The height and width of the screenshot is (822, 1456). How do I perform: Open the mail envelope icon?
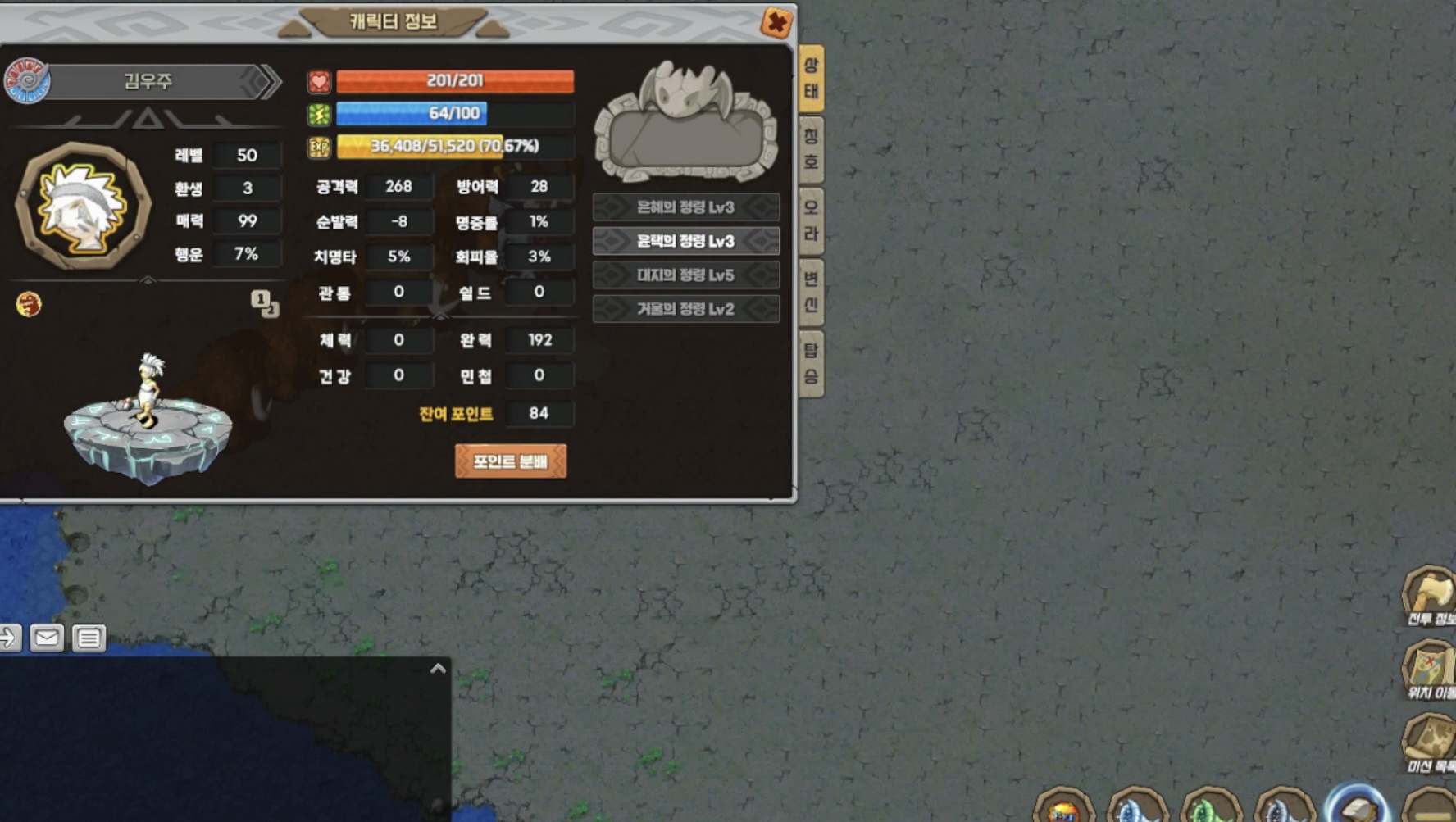47,637
